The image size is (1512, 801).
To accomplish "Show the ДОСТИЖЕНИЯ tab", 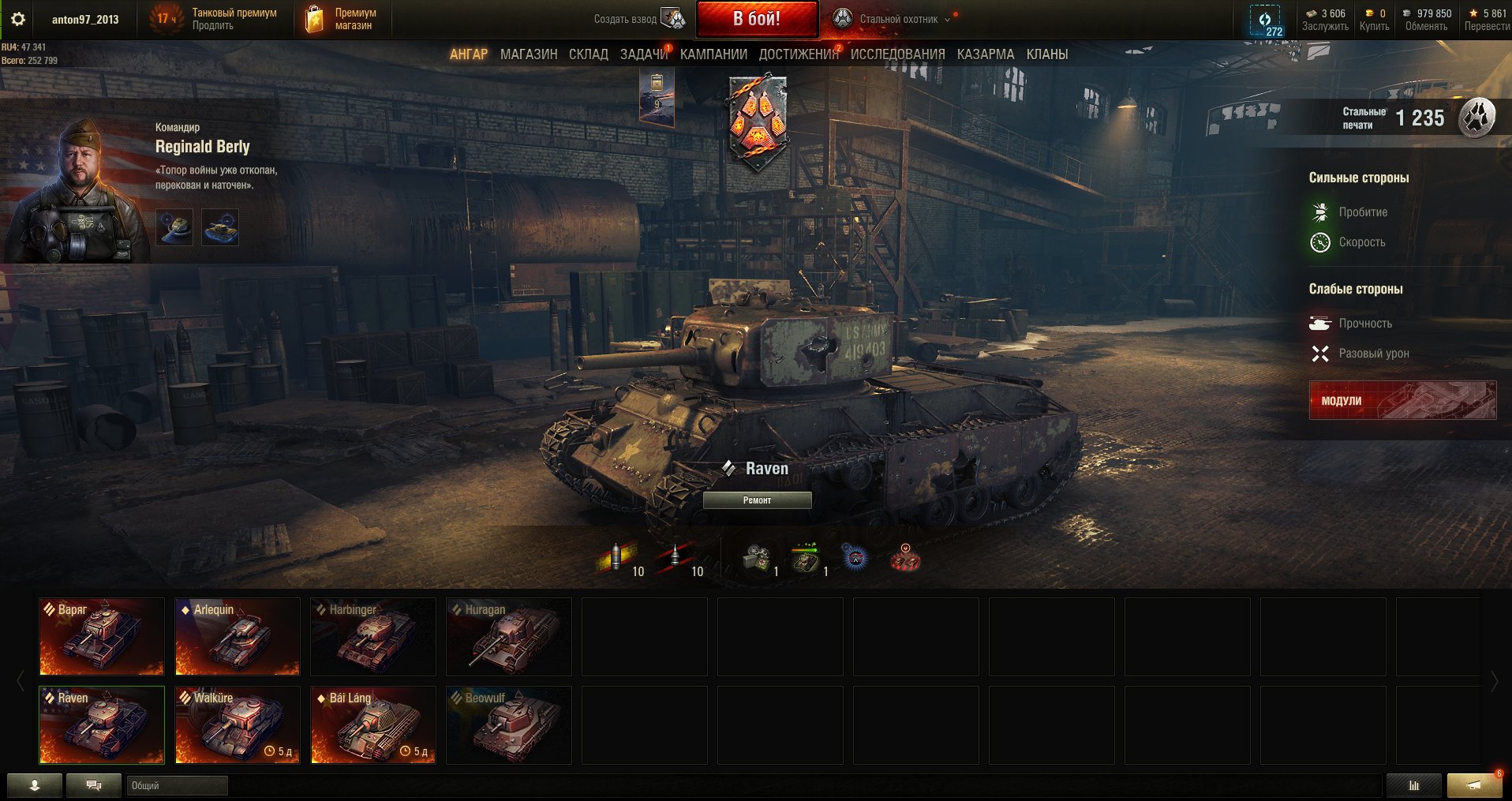I will coord(798,54).
